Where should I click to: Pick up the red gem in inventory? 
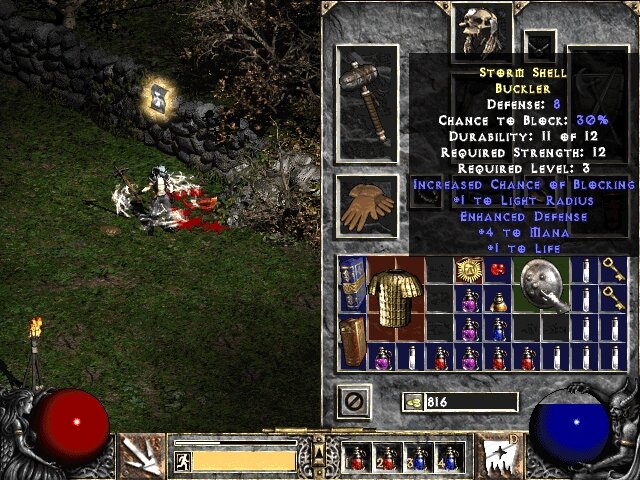click(x=497, y=269)
